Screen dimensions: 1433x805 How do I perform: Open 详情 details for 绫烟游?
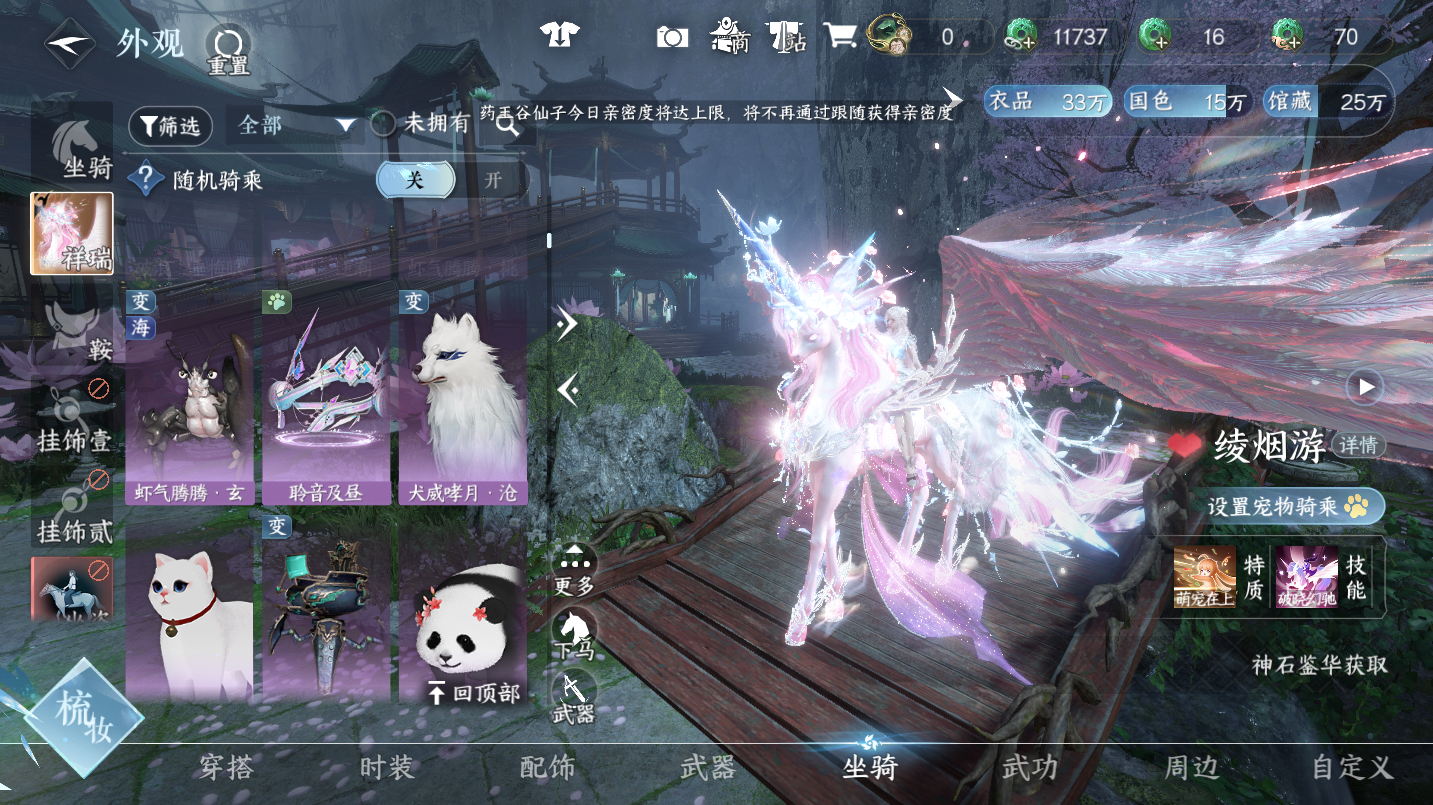pos(1359,445)
